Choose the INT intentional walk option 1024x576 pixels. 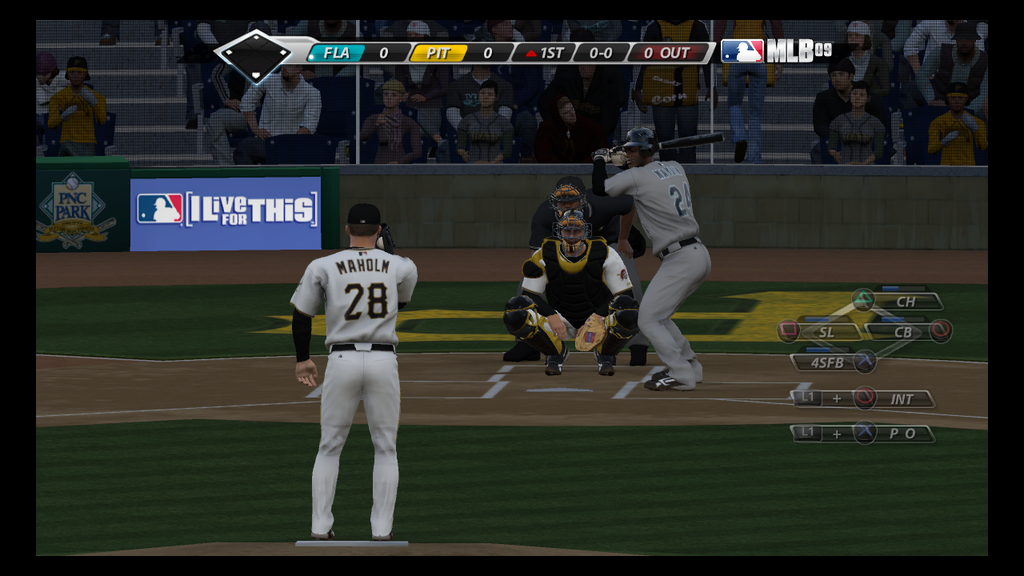(902, 399)
